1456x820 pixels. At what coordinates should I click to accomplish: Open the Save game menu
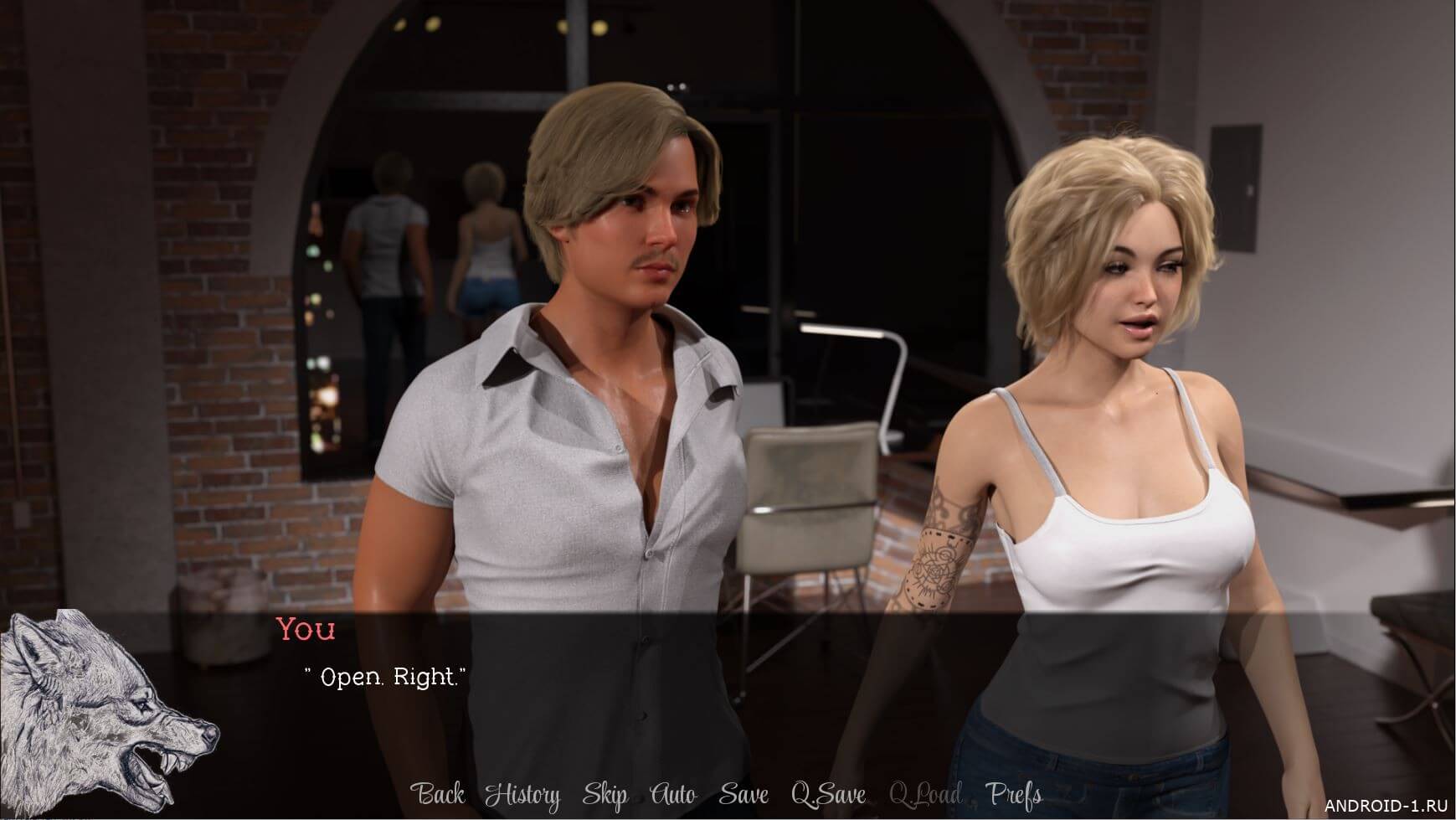click(743, 794)
